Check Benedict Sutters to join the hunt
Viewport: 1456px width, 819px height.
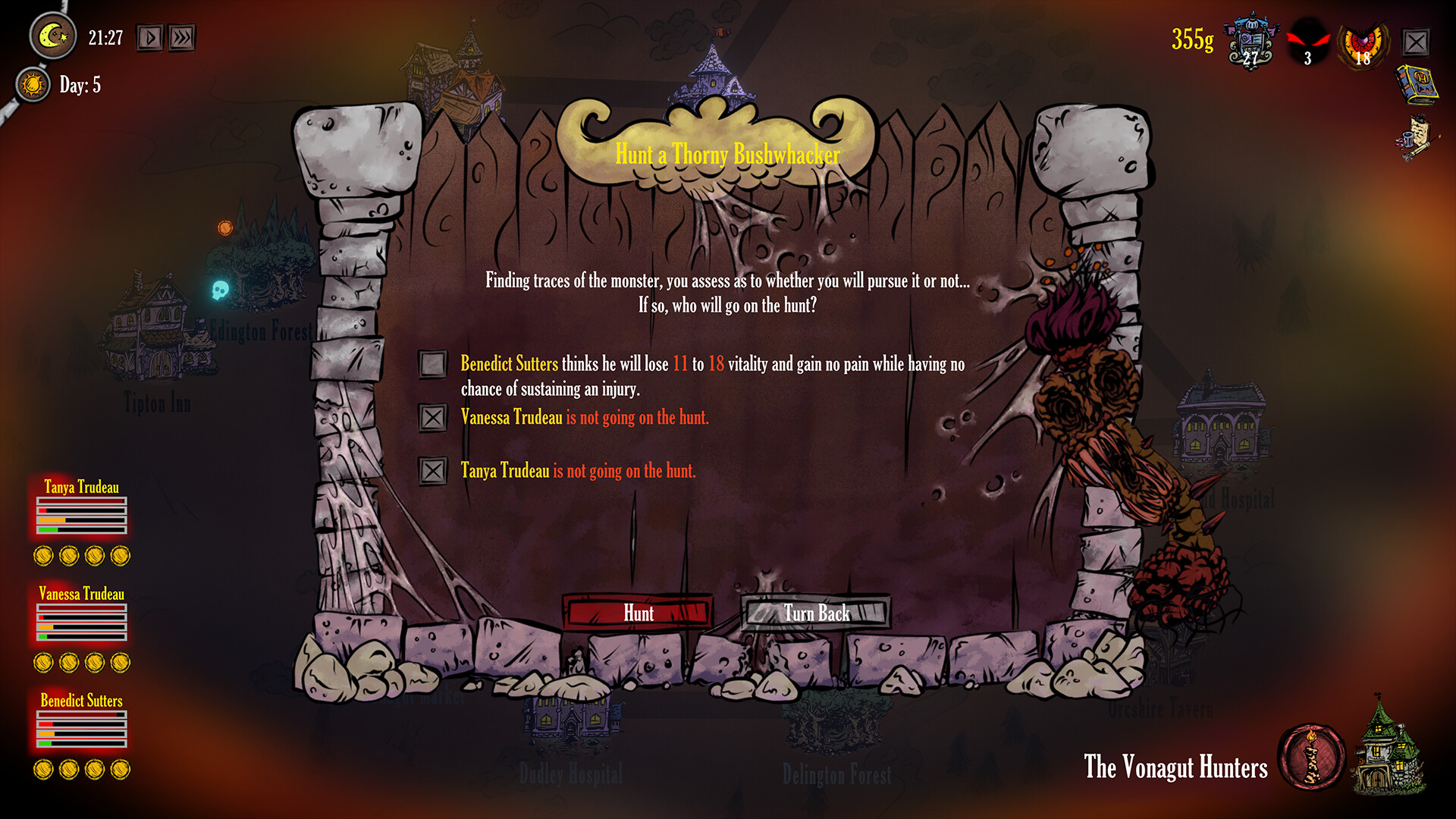(433, 366)
